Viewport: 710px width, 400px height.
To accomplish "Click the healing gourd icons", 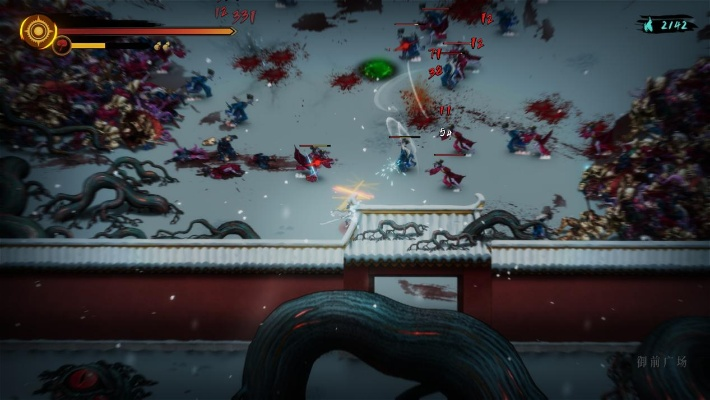I will (160, 46).
